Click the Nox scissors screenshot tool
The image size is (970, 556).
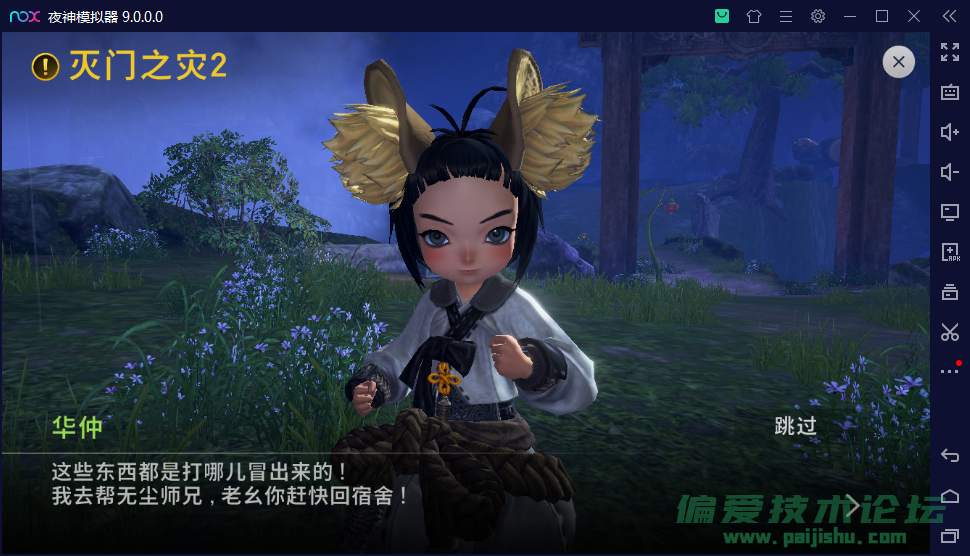[950, 332]
